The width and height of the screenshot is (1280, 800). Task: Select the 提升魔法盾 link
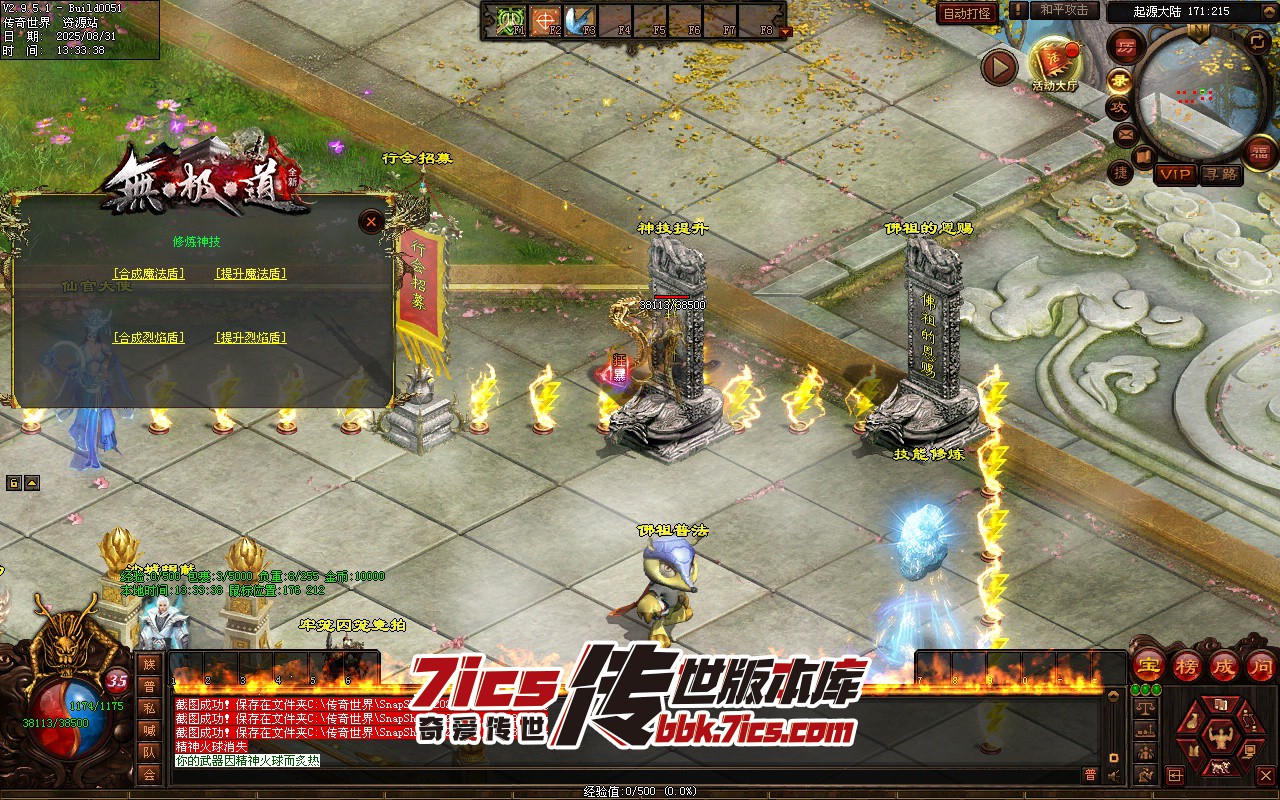pyautogui.click(x=251, y=274)
